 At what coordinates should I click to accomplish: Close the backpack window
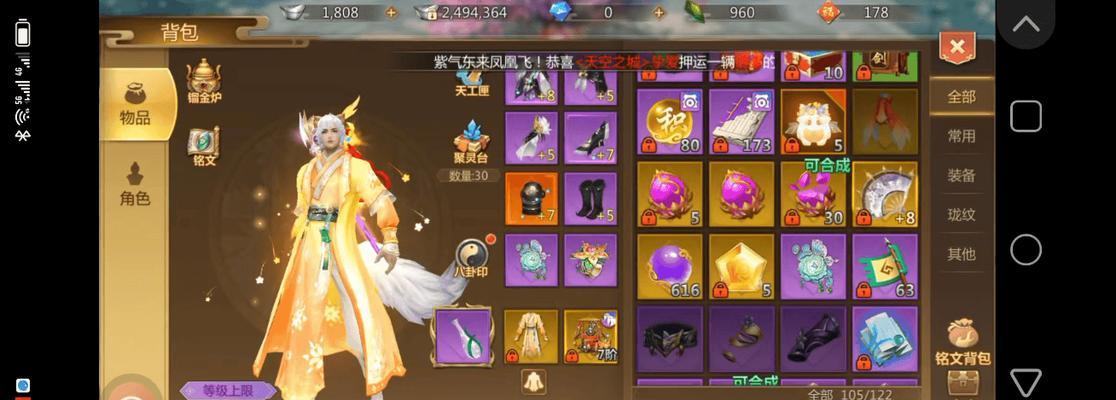point(957,47)
